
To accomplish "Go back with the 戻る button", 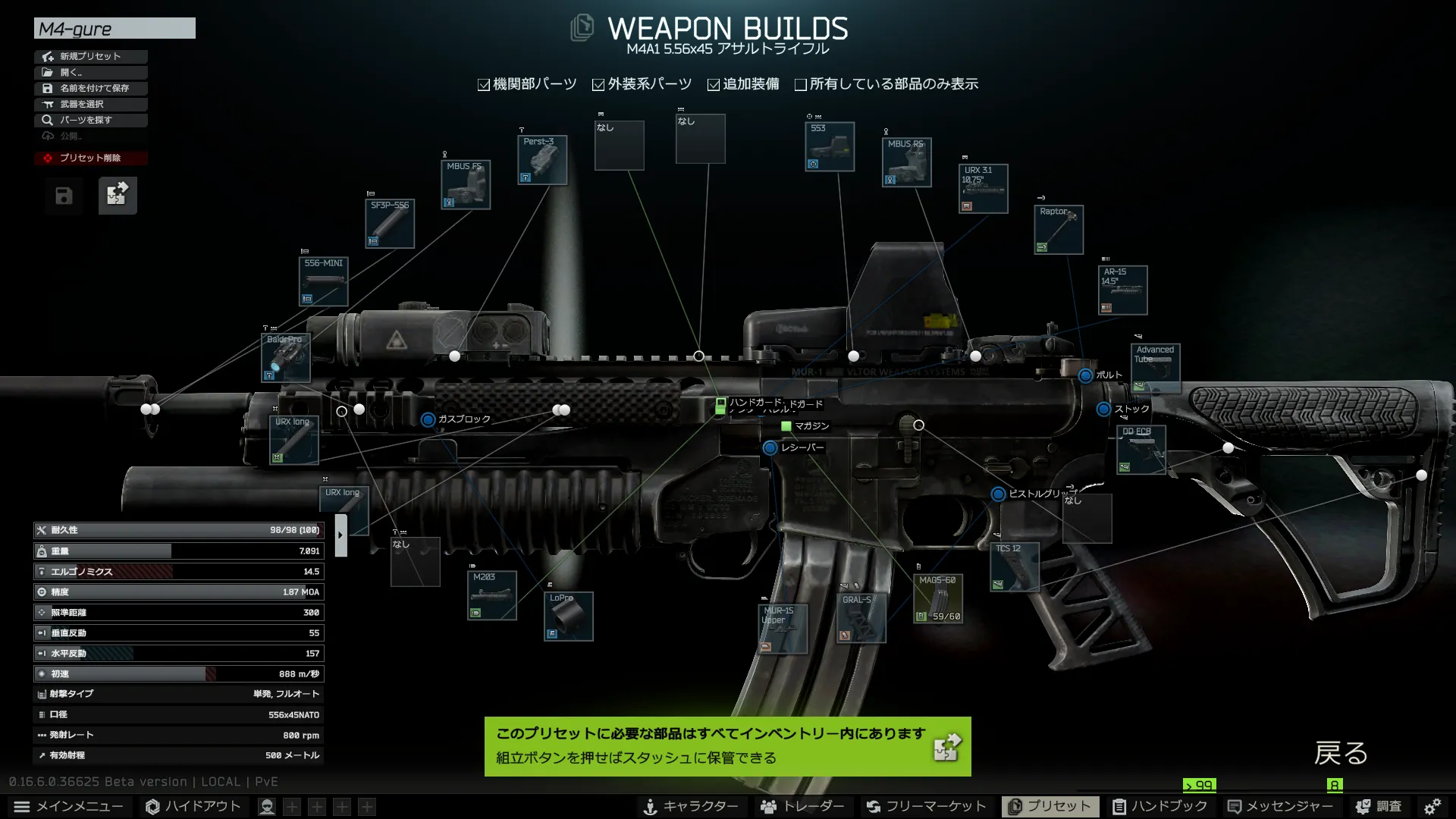I will click(1341, 753).
